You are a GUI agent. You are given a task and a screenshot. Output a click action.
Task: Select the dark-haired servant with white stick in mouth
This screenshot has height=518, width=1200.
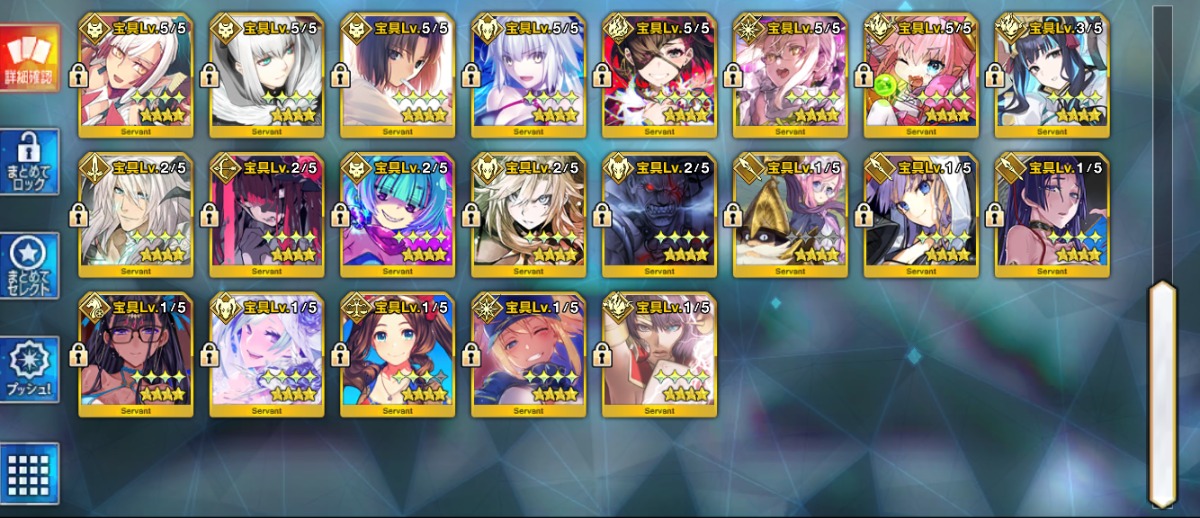pyautogui.click(x=398, y=76)
